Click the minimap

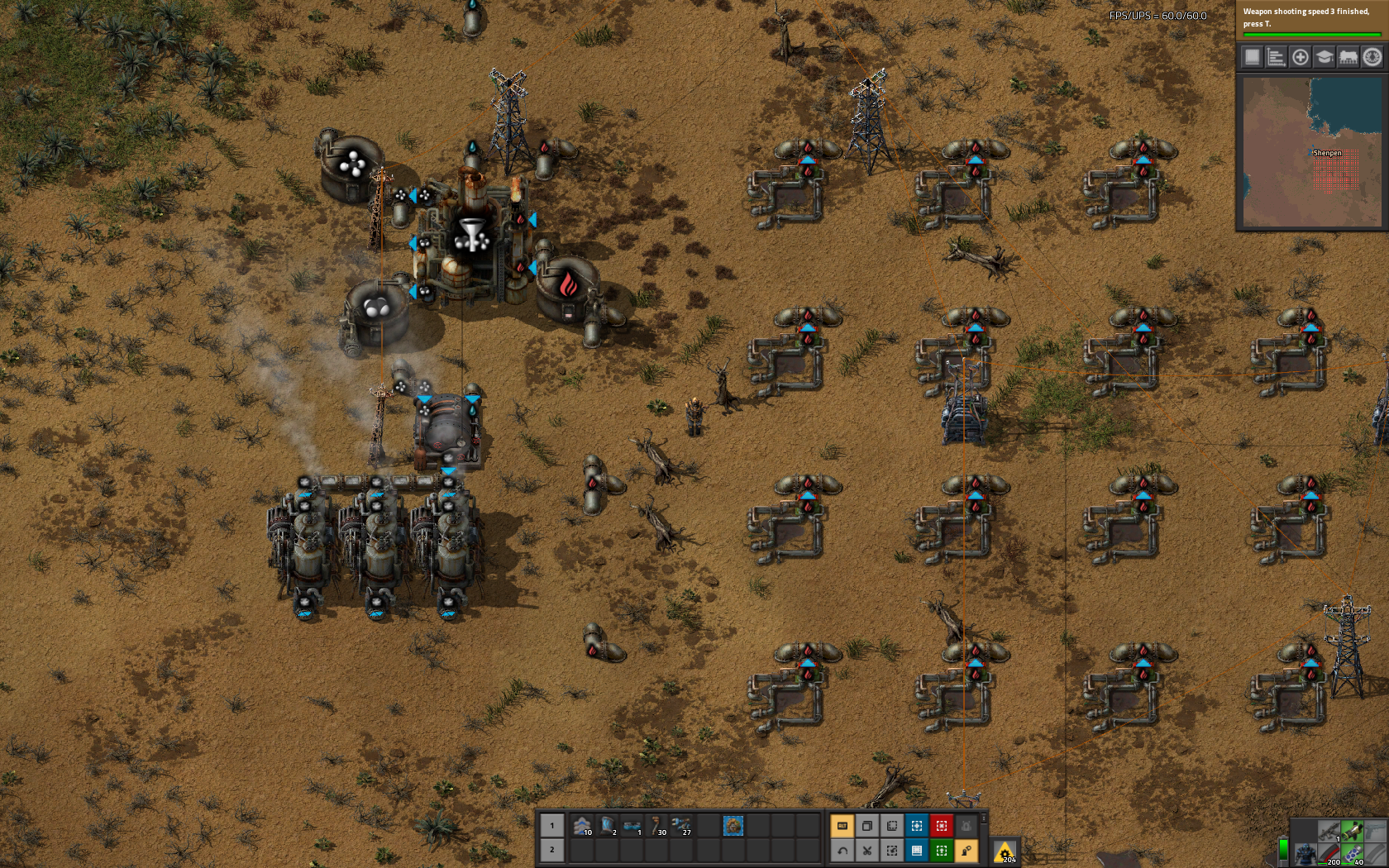tap(1312, 150)
